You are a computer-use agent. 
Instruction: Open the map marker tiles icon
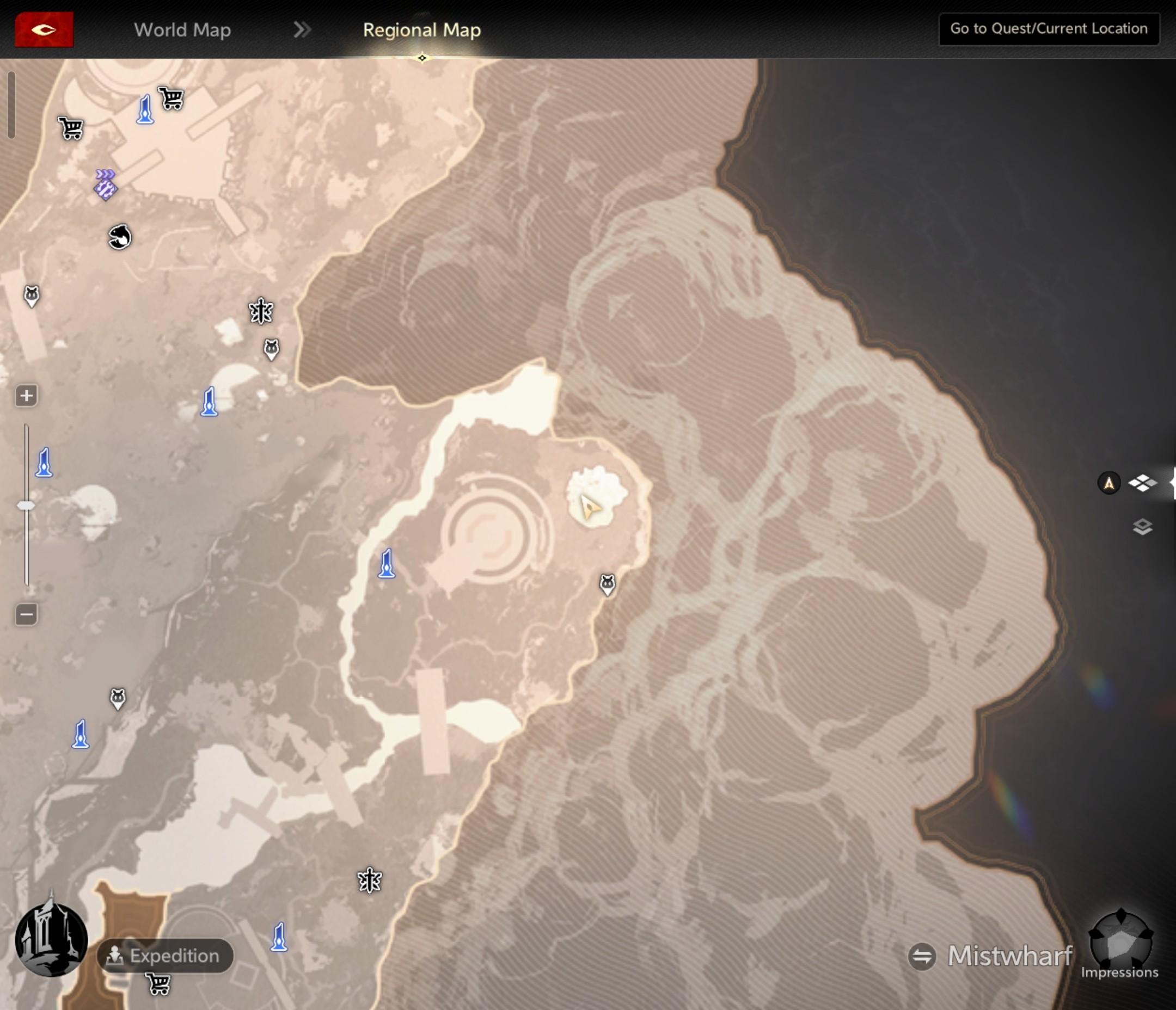pos(1142,483)
